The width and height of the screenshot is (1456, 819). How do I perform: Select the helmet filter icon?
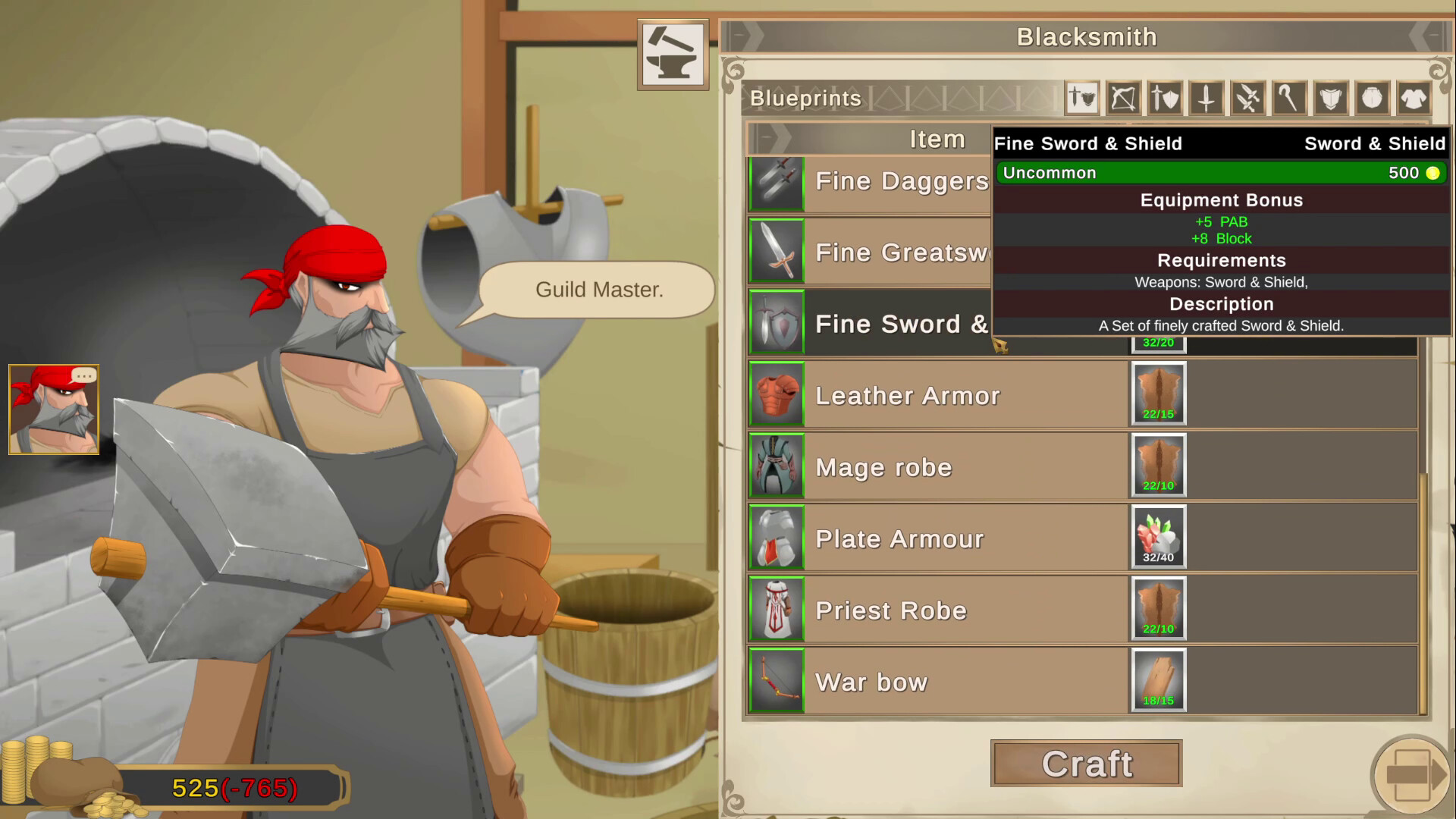click(1373, 98)
